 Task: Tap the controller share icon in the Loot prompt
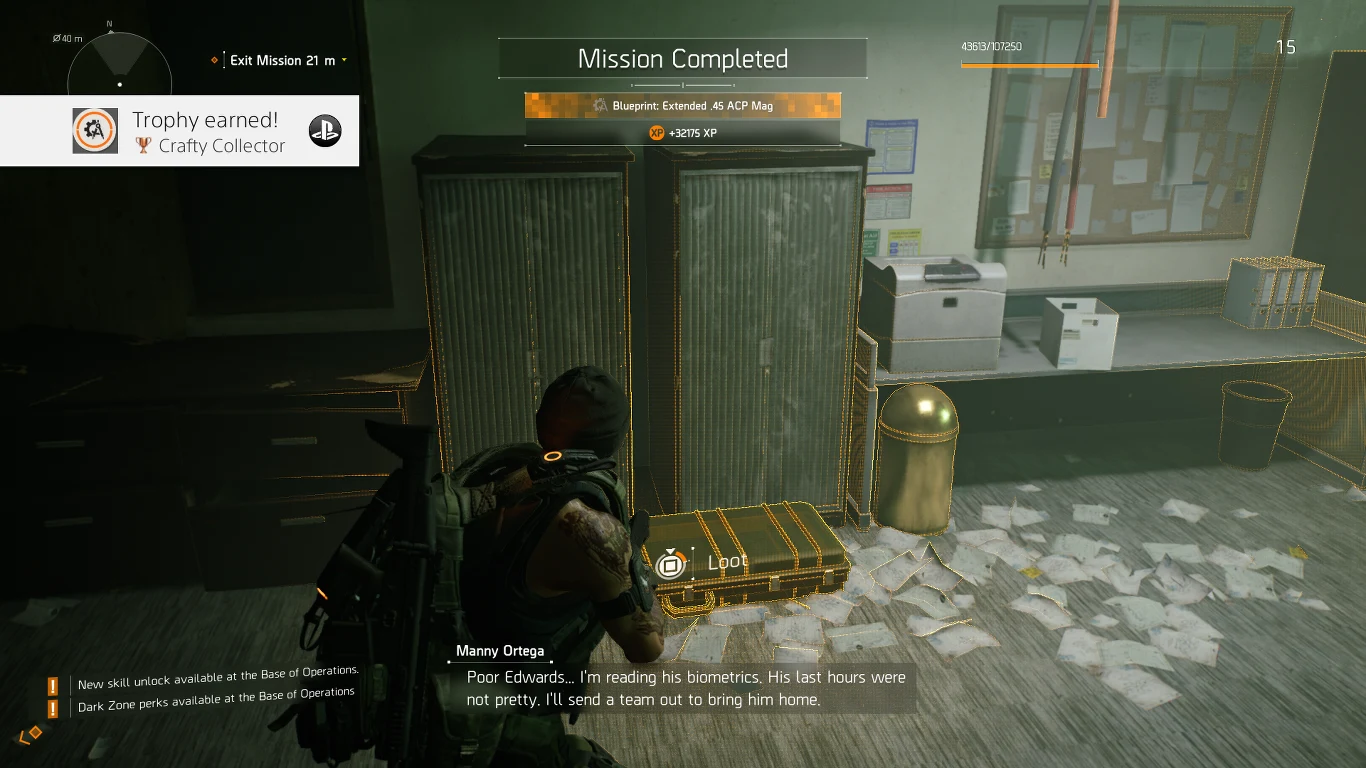[670, 563]
